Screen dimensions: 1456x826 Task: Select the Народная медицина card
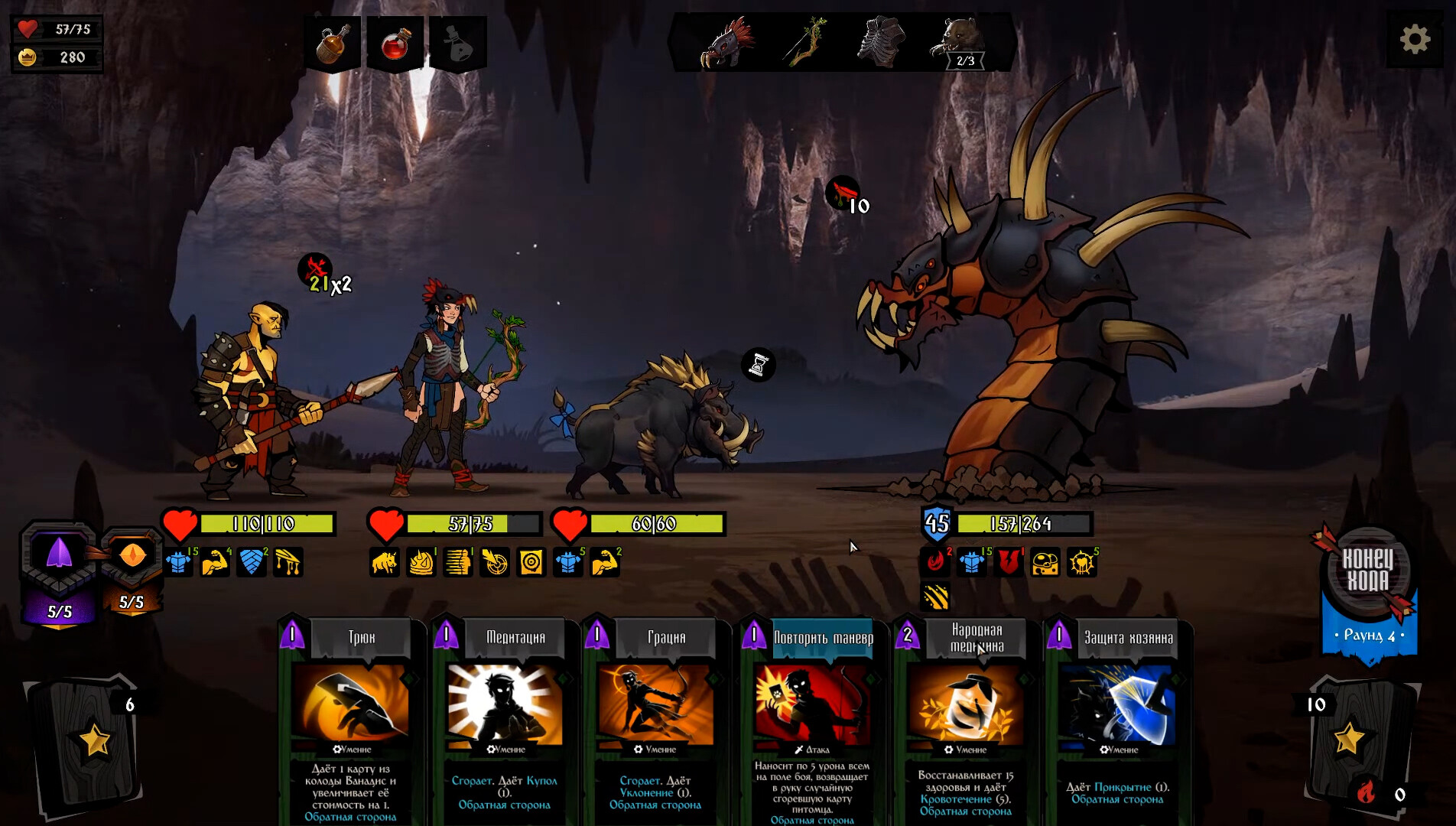pos(965,719)
